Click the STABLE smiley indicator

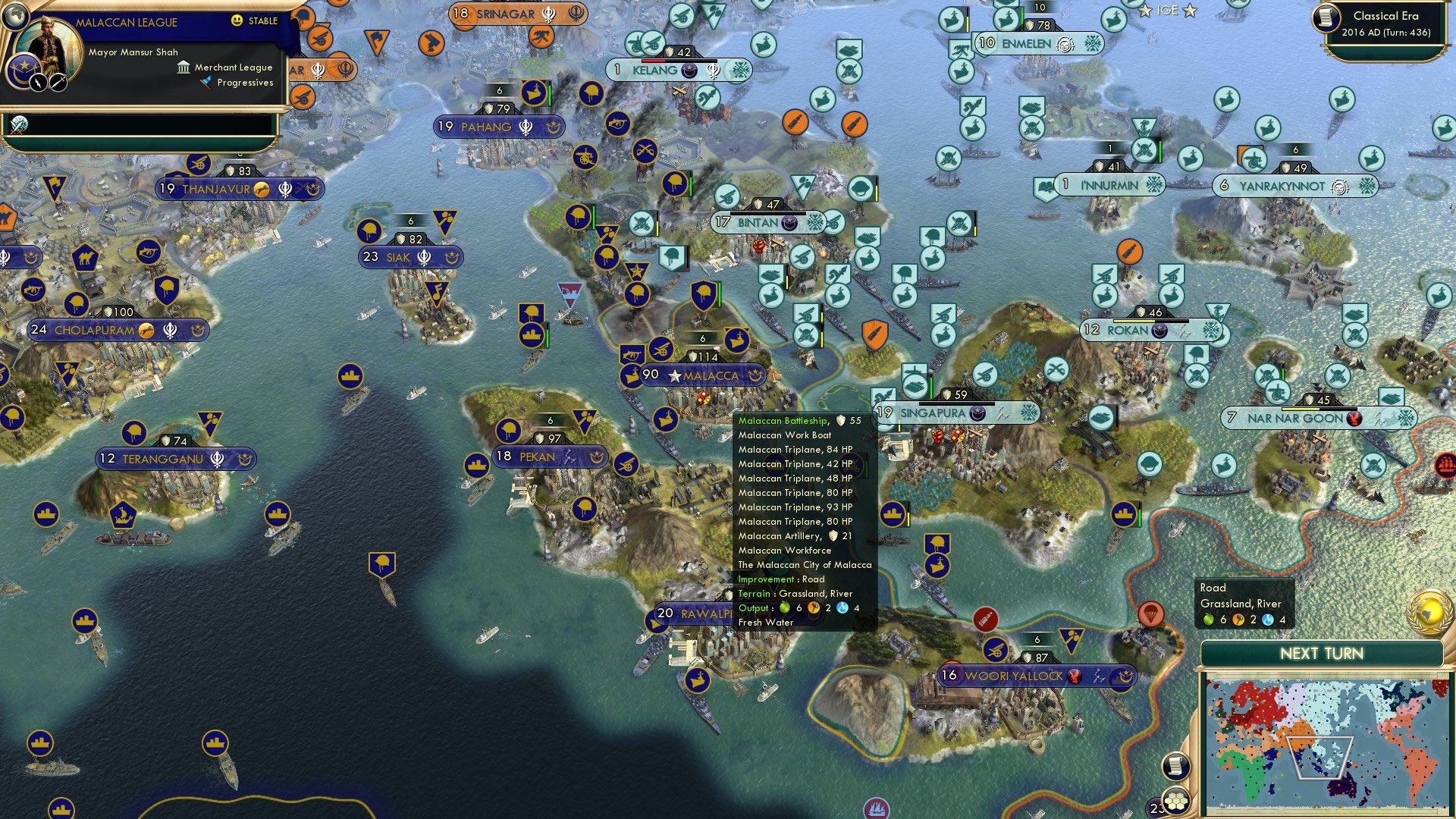237,20
